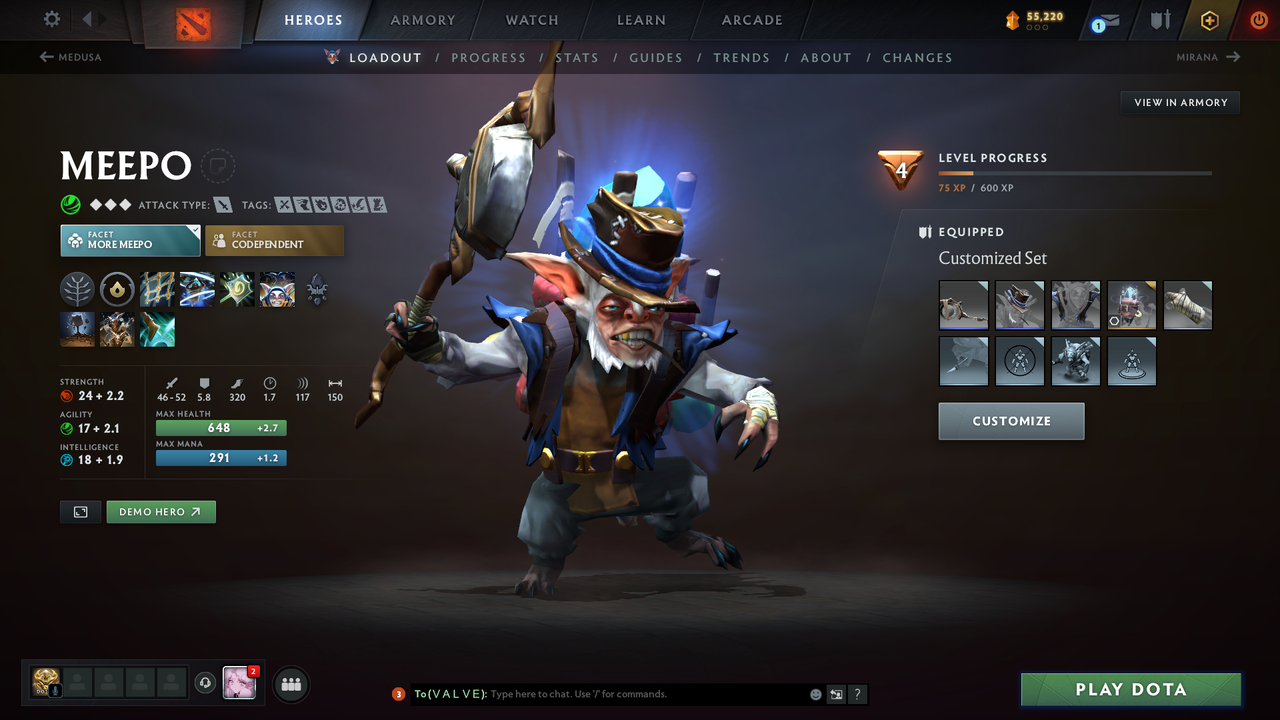Viewport: 1280px width, 720px height.
Task: Click Demo Hero
Action: pyautogui.click(x=160, y=511)
